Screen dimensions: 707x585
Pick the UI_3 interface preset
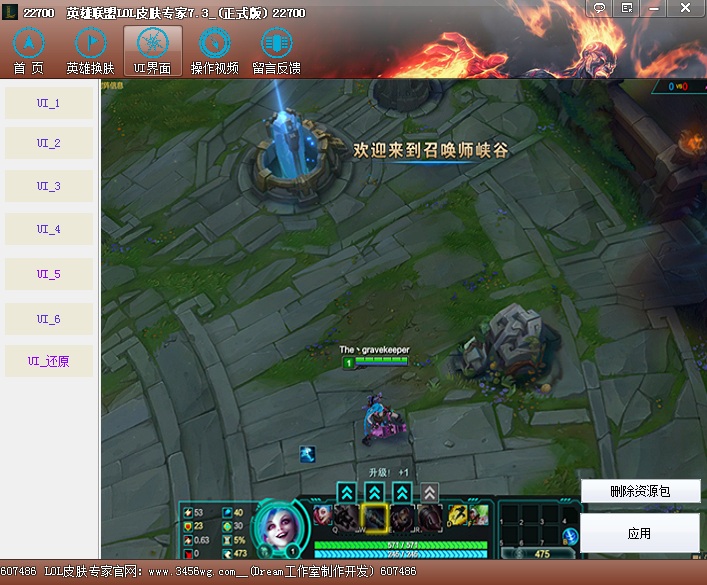(x=49, y=186)
